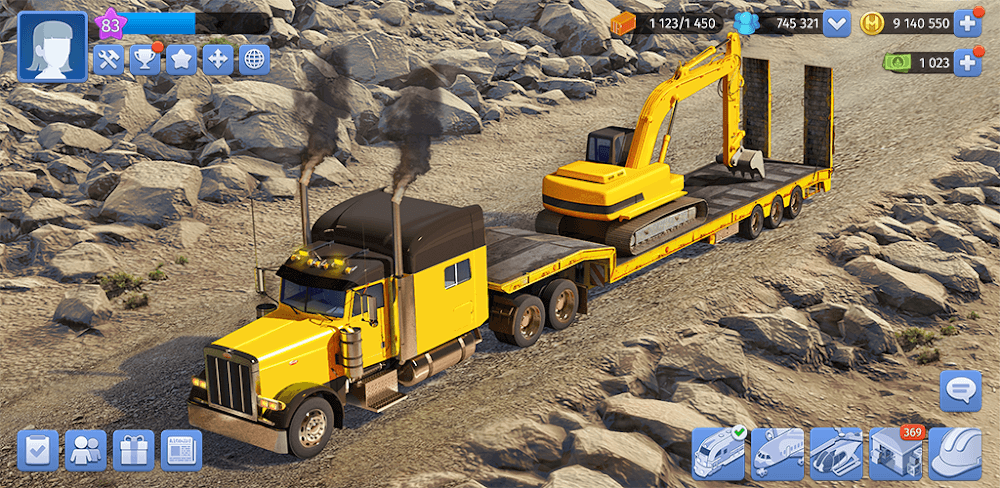The width and height of the screenshot is (1000, 488).
Task: Open the player profile avatar
Action: [52, 46]
